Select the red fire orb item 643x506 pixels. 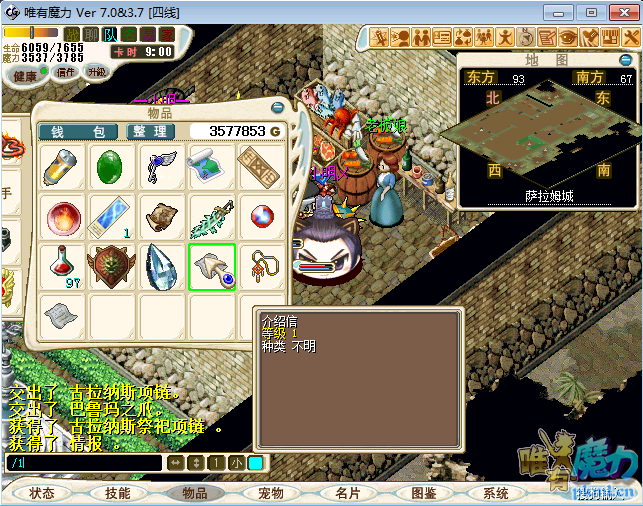[x=63, y=217]
